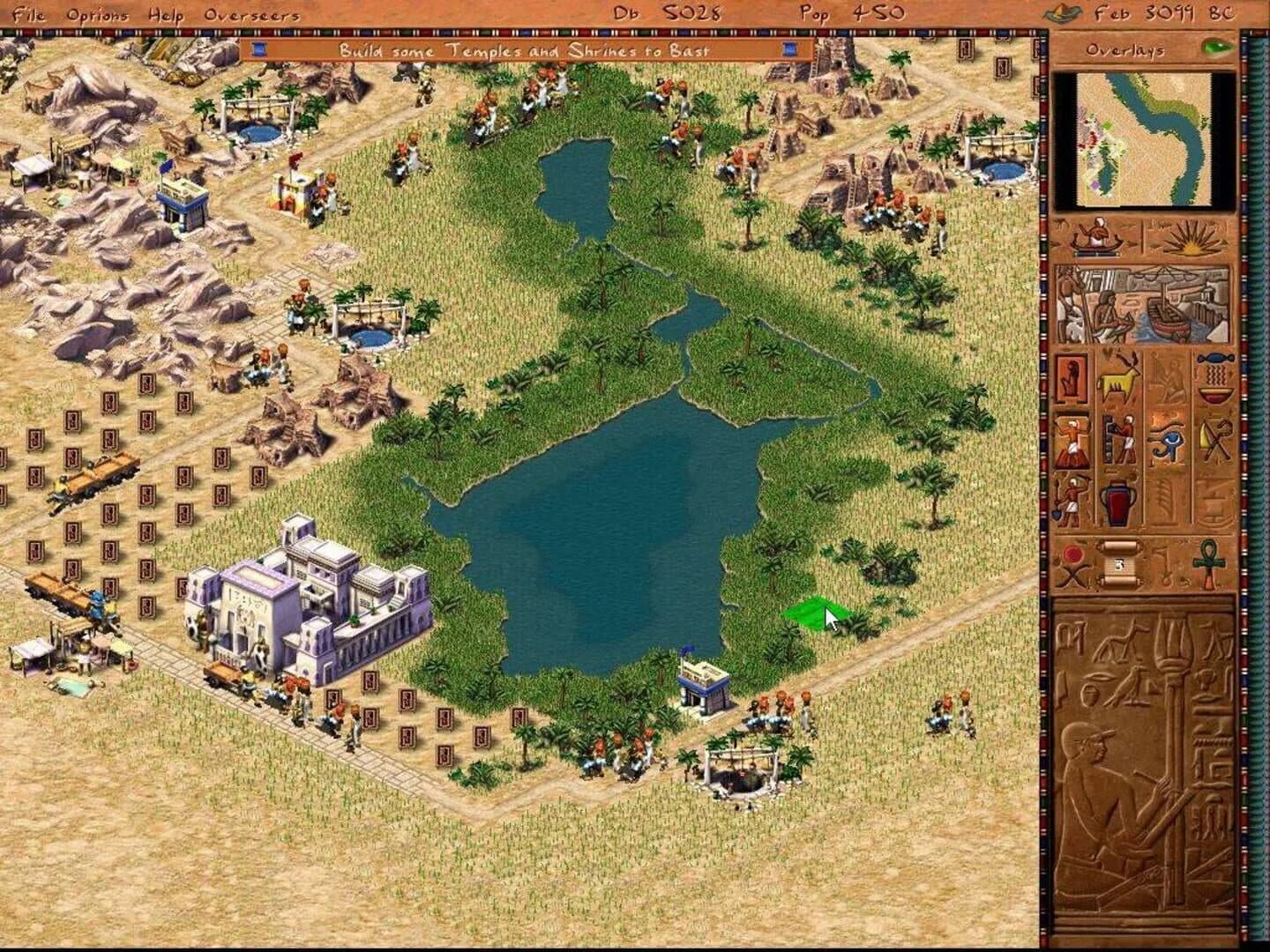The width and height of the screenshot is (1270, 952).
Task: Toggle the left blue scroll on message banner
Action: pos(259,51)
